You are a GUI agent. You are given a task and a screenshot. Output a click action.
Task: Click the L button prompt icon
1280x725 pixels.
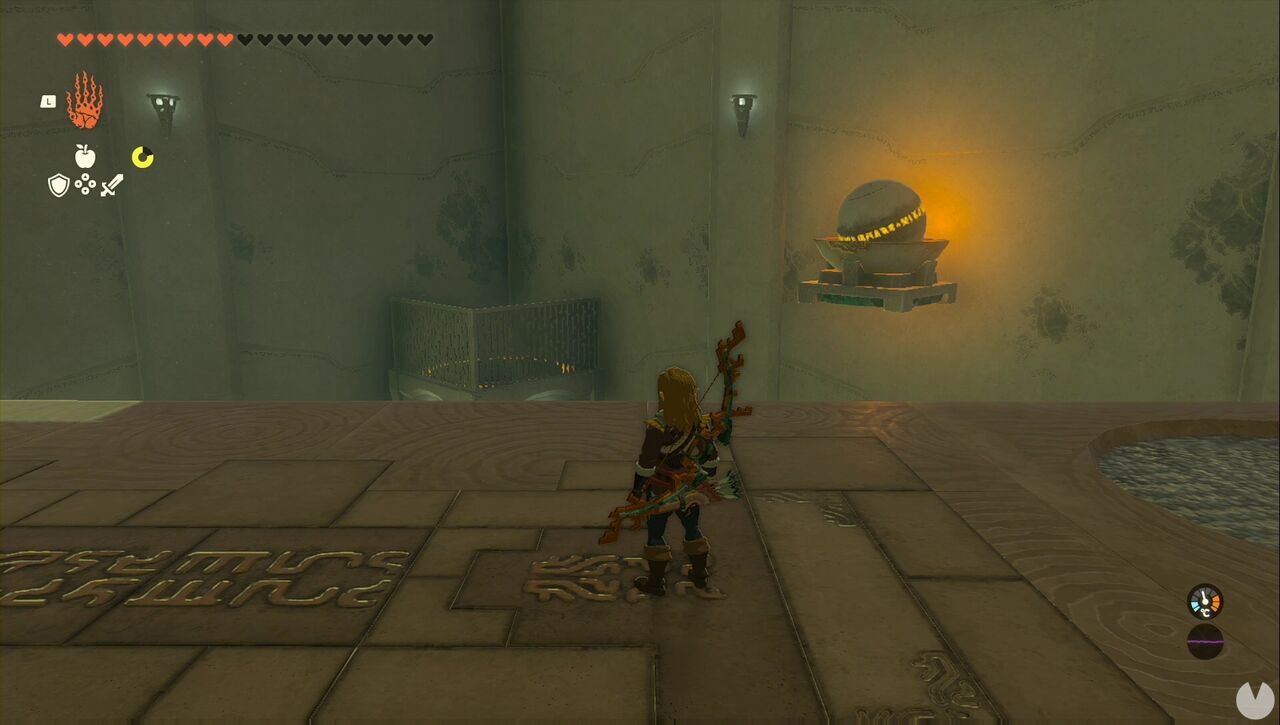[46, 100]
